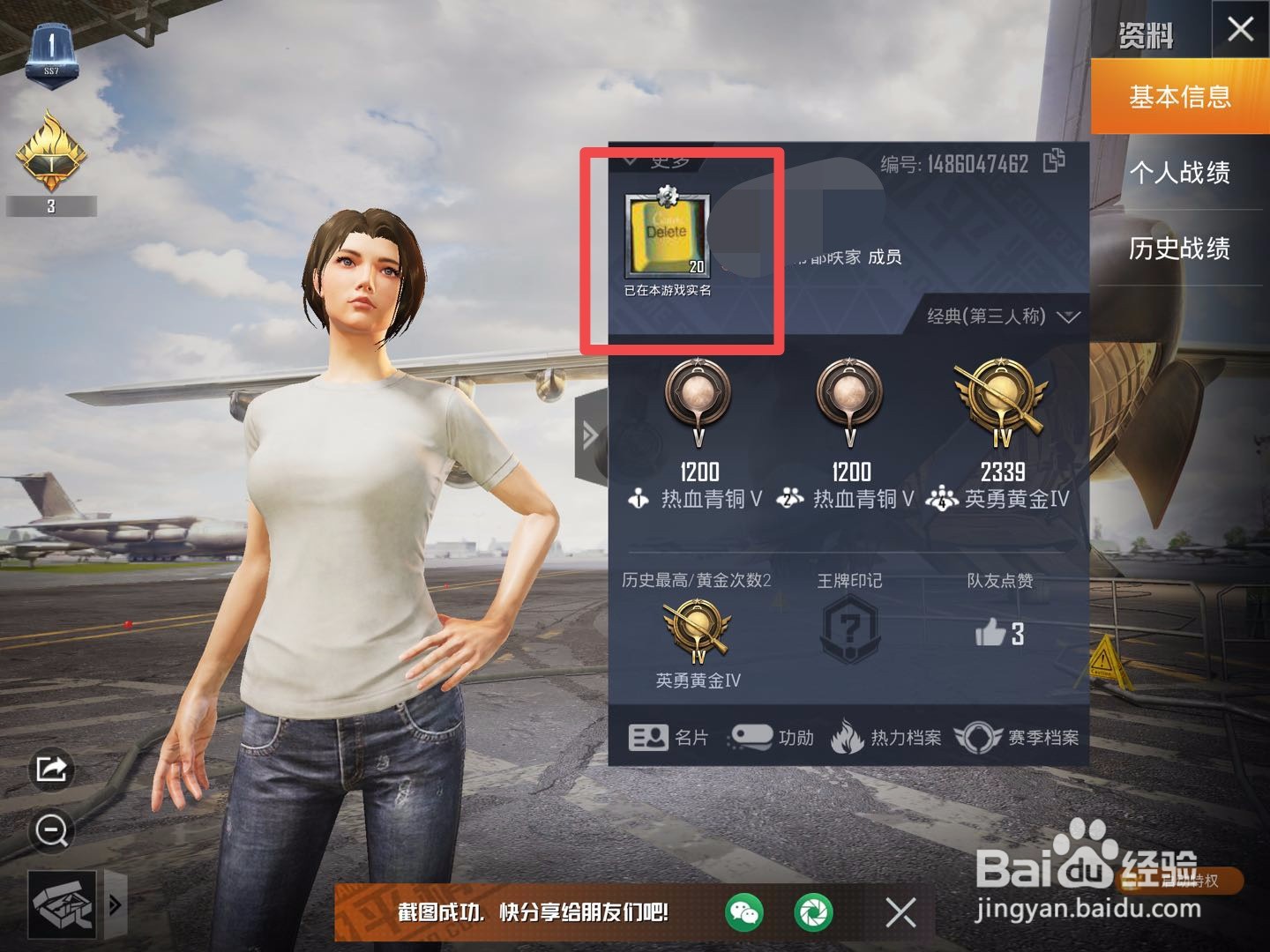The image size is (1270, 952).
Task: Click the Delete-key avatar with gear badge
Action: [x=667, y=232]
